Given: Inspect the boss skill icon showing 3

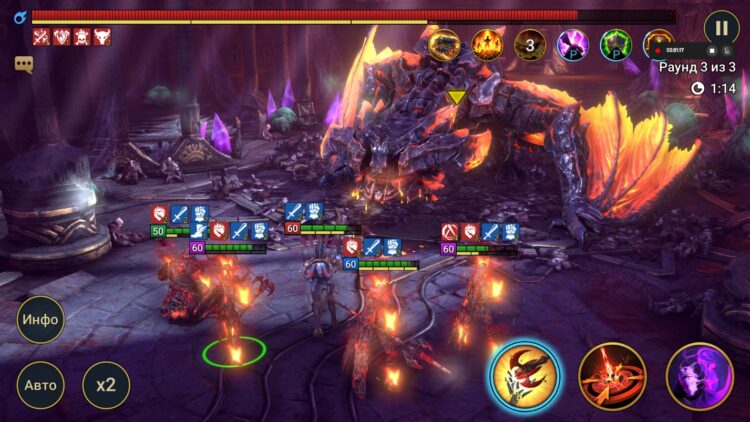Looking at the screenshot, I should tap(530, 44).
